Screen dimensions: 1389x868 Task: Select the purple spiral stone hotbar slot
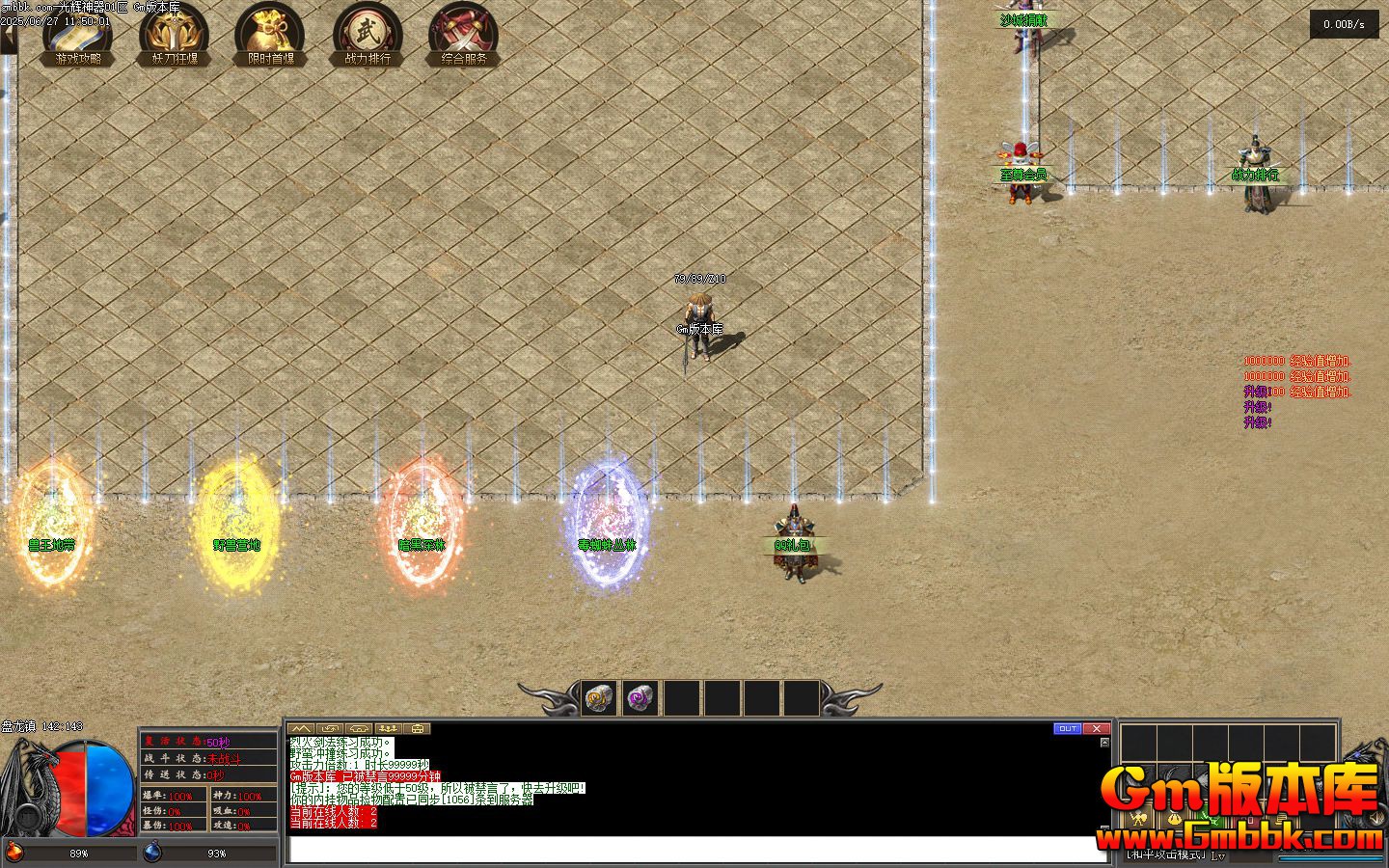click(x=640, y=697)
